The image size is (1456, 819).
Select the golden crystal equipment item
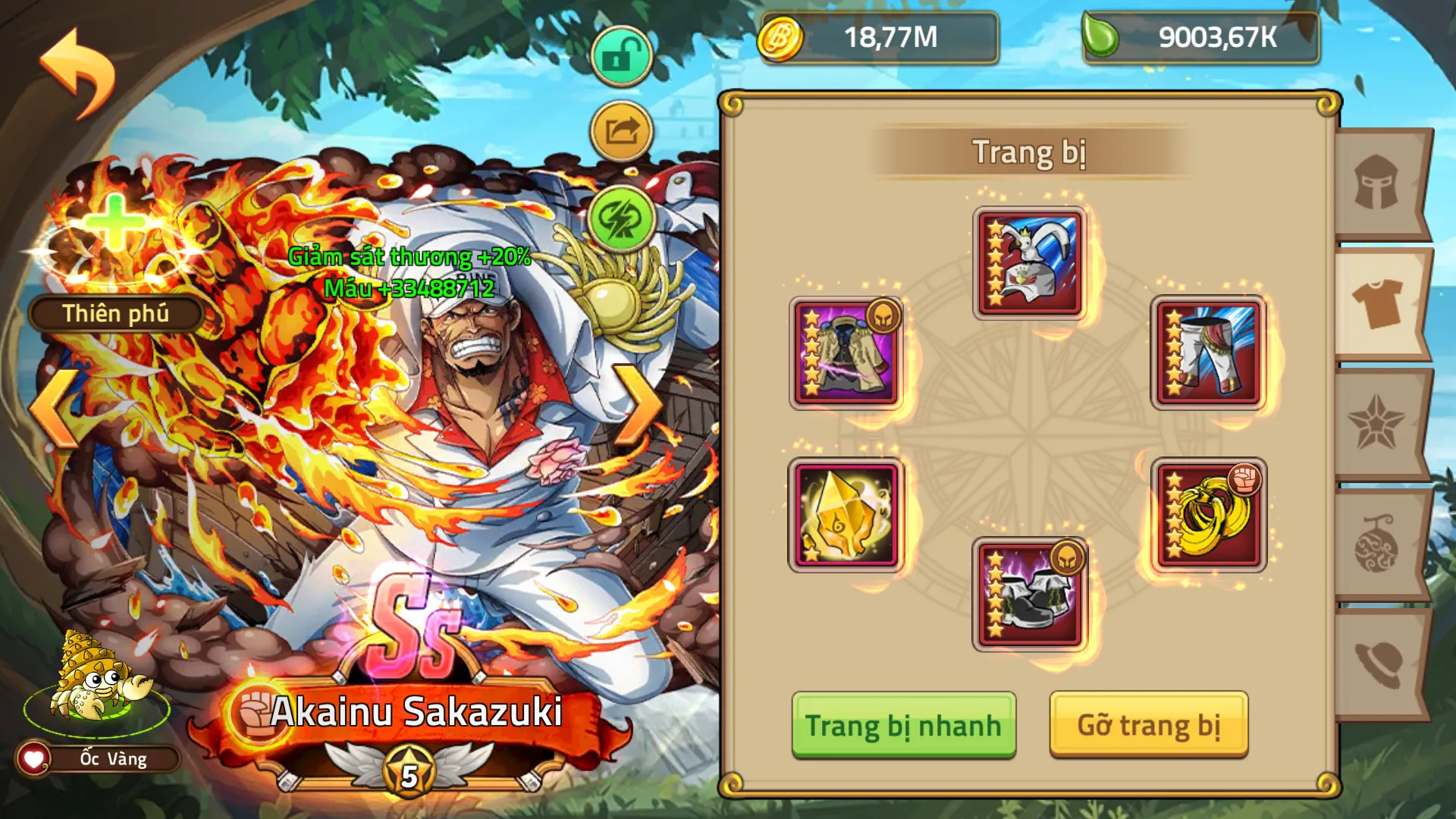tap(846, 514)
